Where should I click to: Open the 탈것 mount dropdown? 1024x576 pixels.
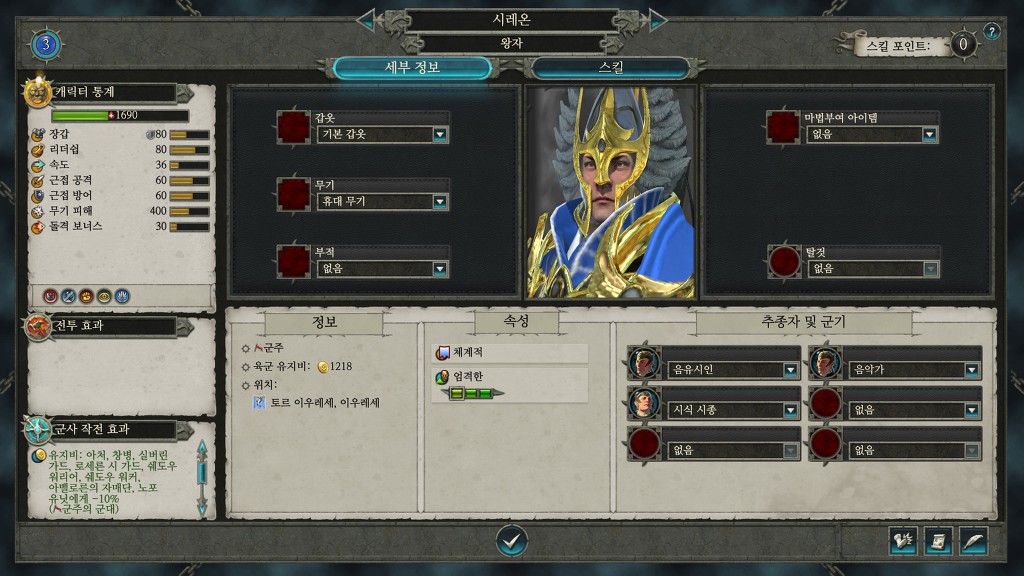tap(929, 269)
